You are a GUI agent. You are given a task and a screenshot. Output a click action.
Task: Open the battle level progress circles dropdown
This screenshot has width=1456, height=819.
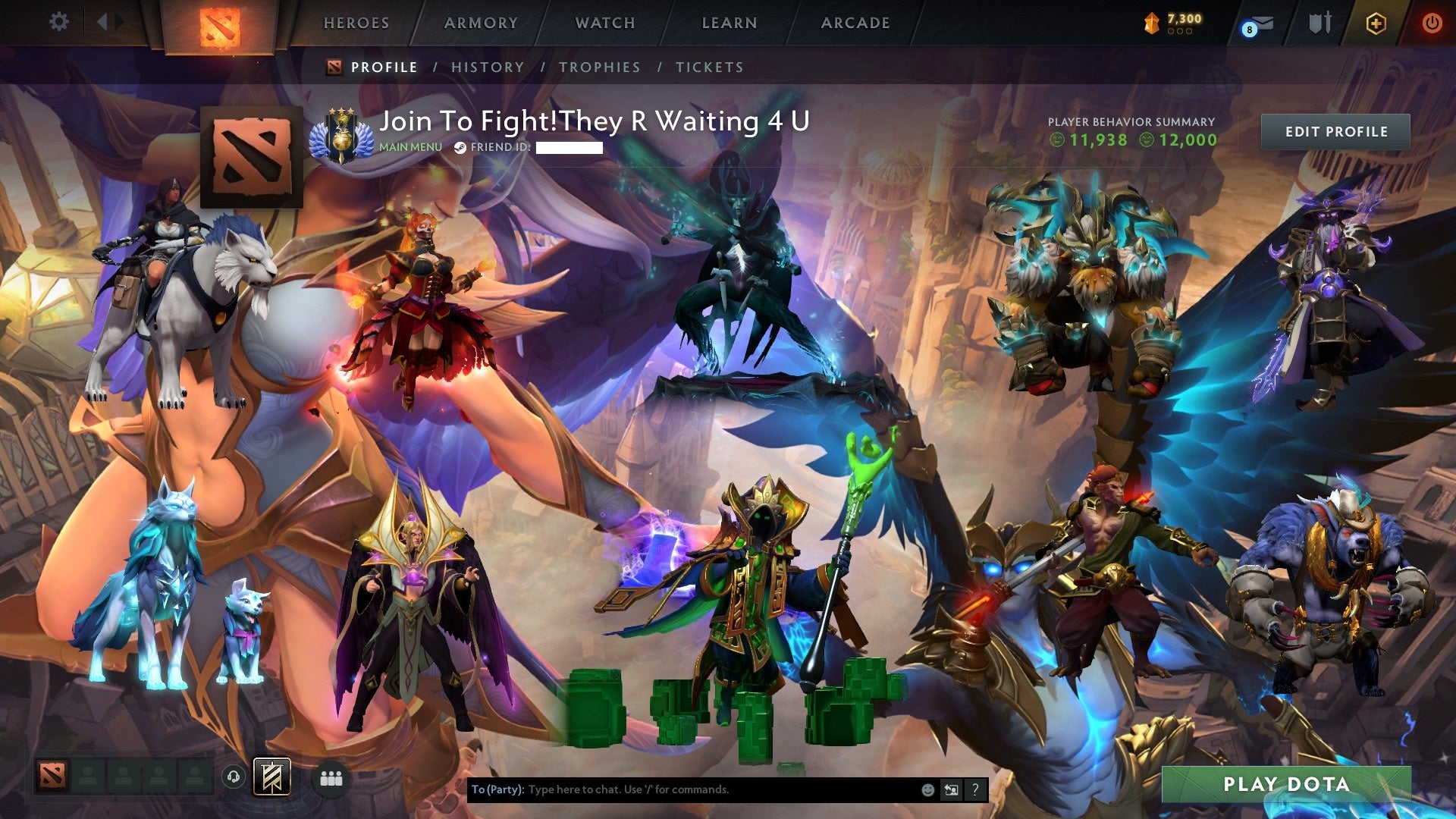[x=1180, y=33]
